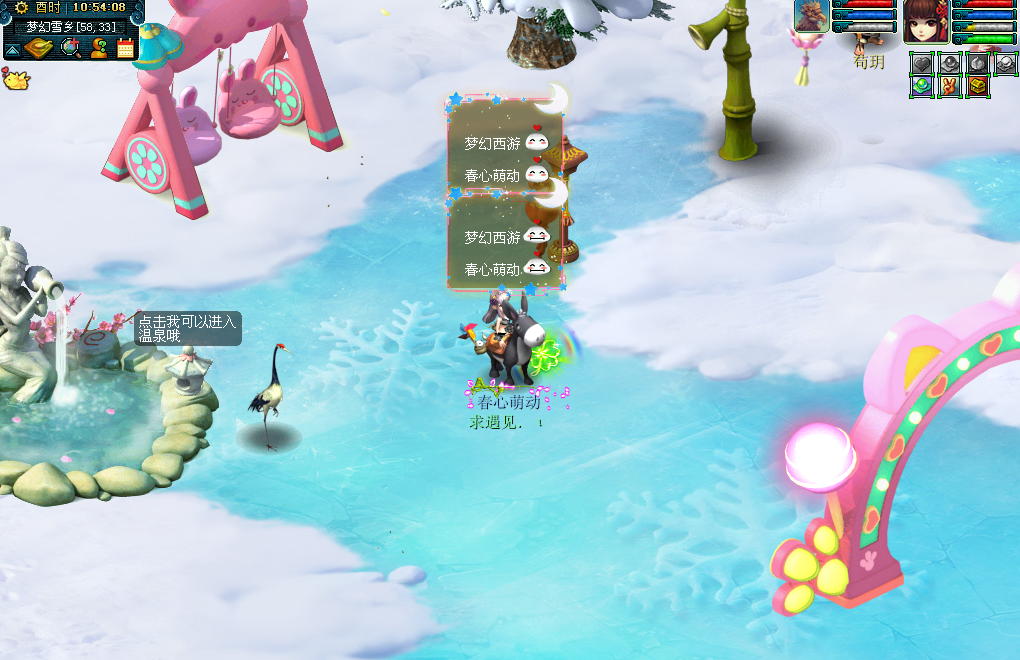Viewport: 1020px width, 660px height.
Task: Click the hot spring hint bubble
Action: [x=188, y=328]
